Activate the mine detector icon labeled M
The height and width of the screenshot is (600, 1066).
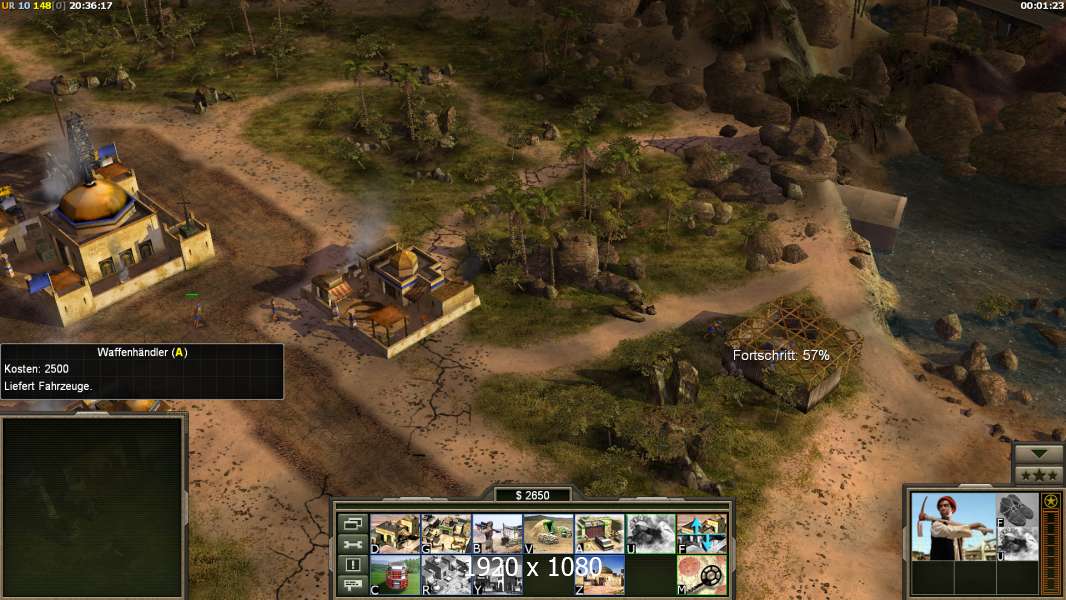click(x=702, y=575)
